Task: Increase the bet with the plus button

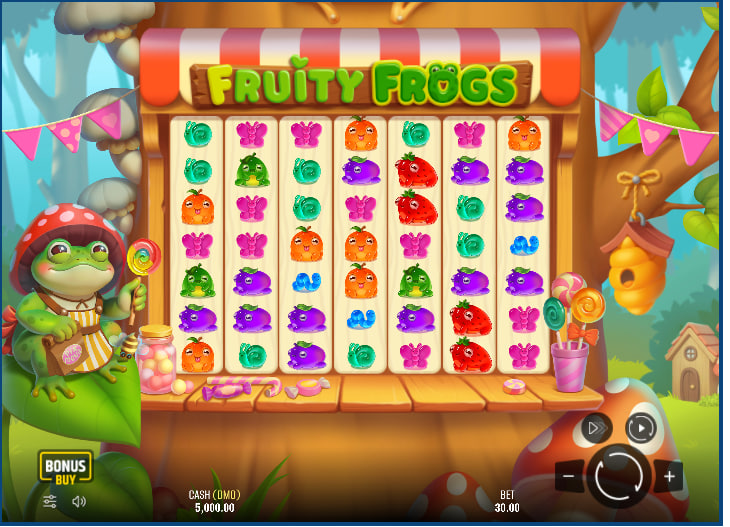Action: tap(670, 476)
